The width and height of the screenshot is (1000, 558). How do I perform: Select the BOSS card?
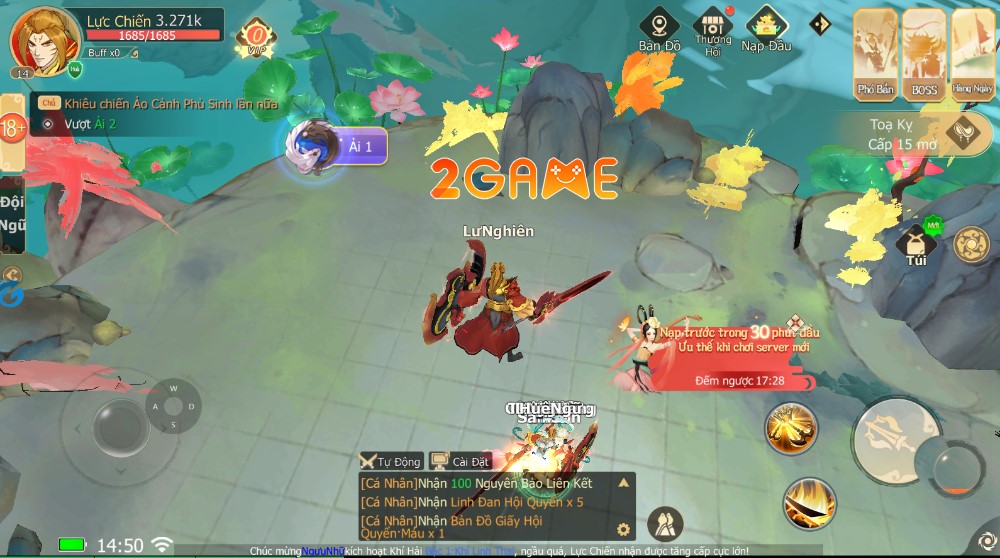click(924, 54)
